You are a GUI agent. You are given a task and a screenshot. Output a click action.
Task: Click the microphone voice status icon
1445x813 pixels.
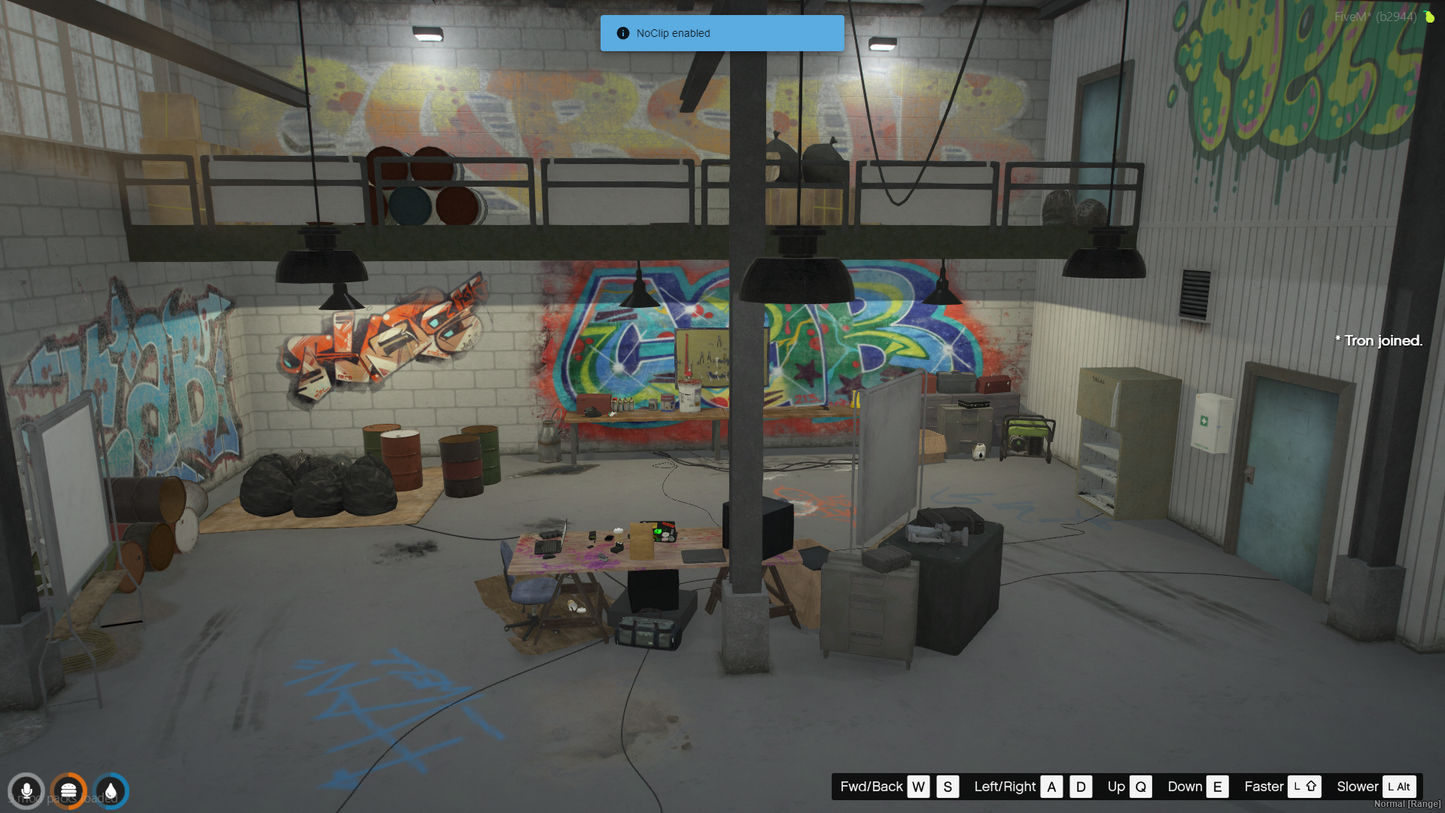(x=26, y=791)
